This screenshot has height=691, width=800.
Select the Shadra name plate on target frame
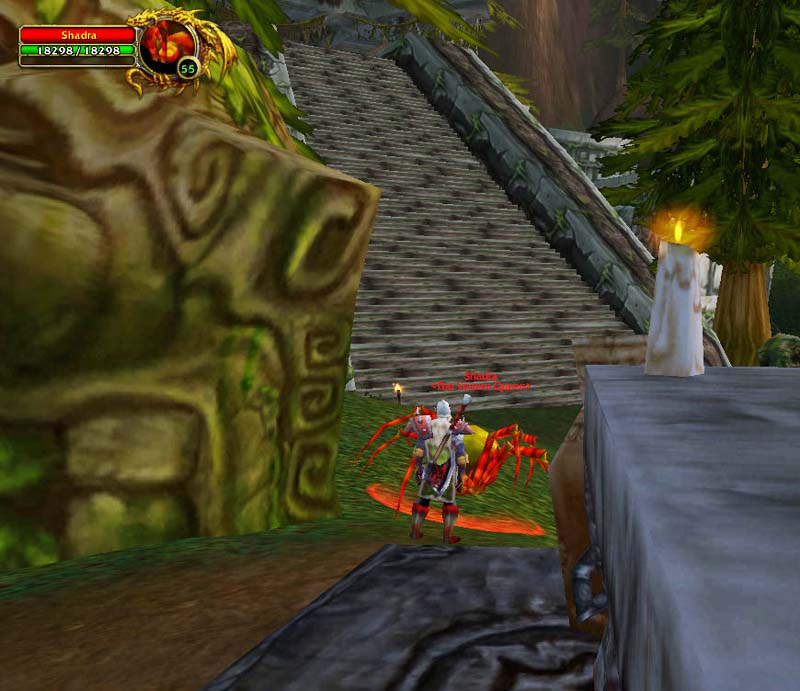[77, 35]
